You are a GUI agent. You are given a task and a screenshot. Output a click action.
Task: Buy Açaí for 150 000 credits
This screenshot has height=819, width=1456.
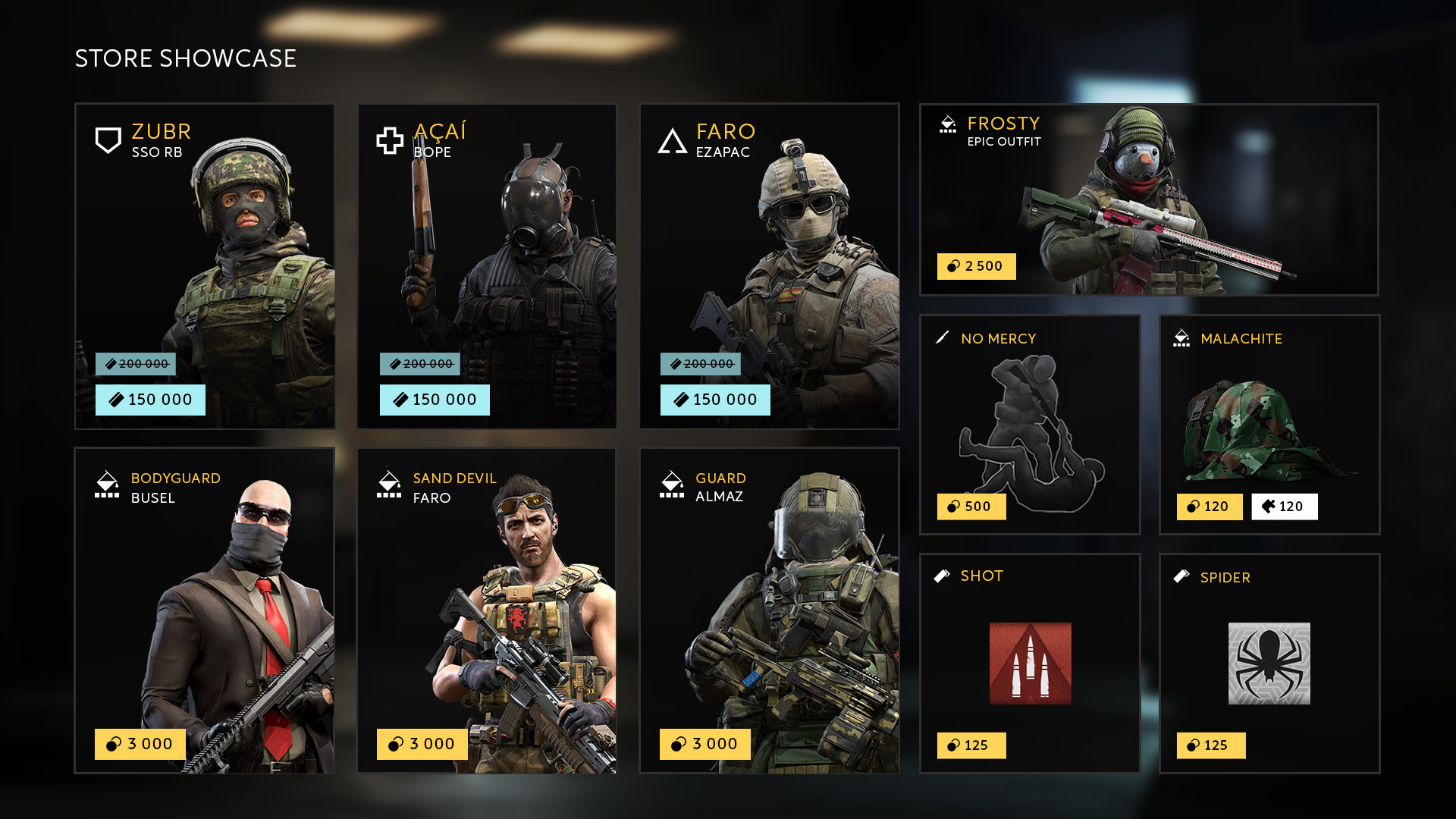click(435, 400)
